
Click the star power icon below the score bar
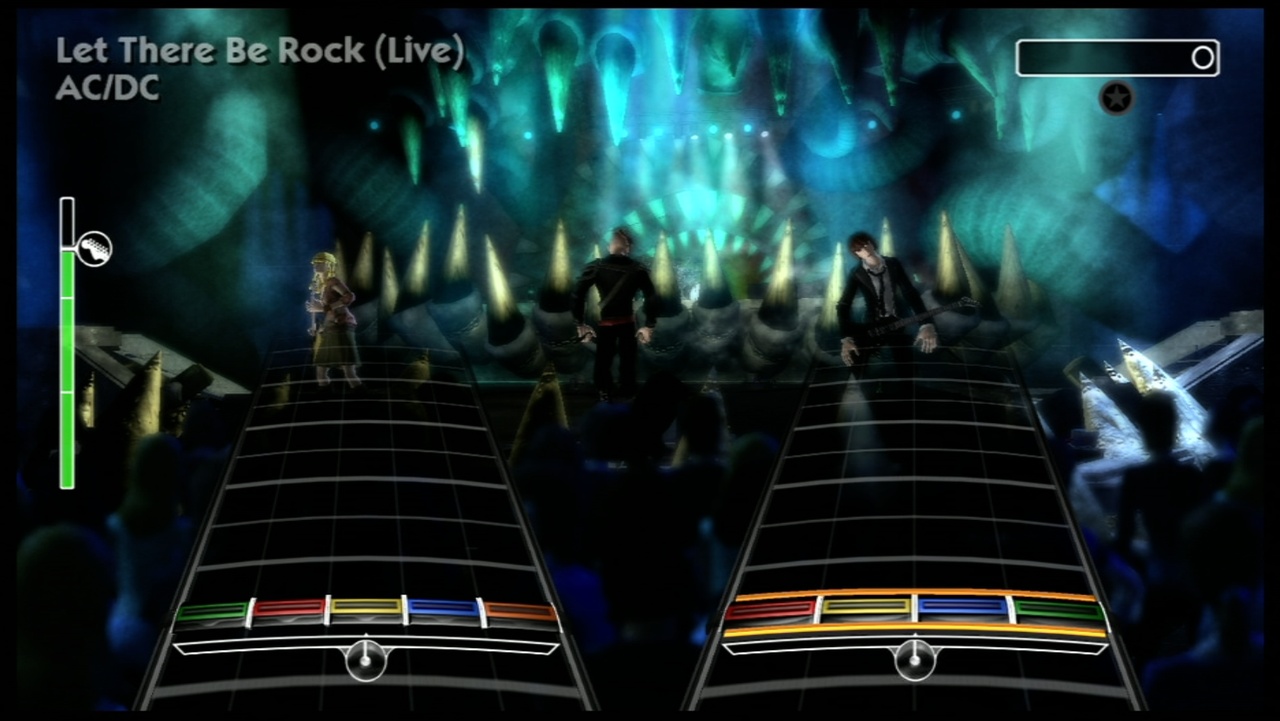pos(1117,99)
